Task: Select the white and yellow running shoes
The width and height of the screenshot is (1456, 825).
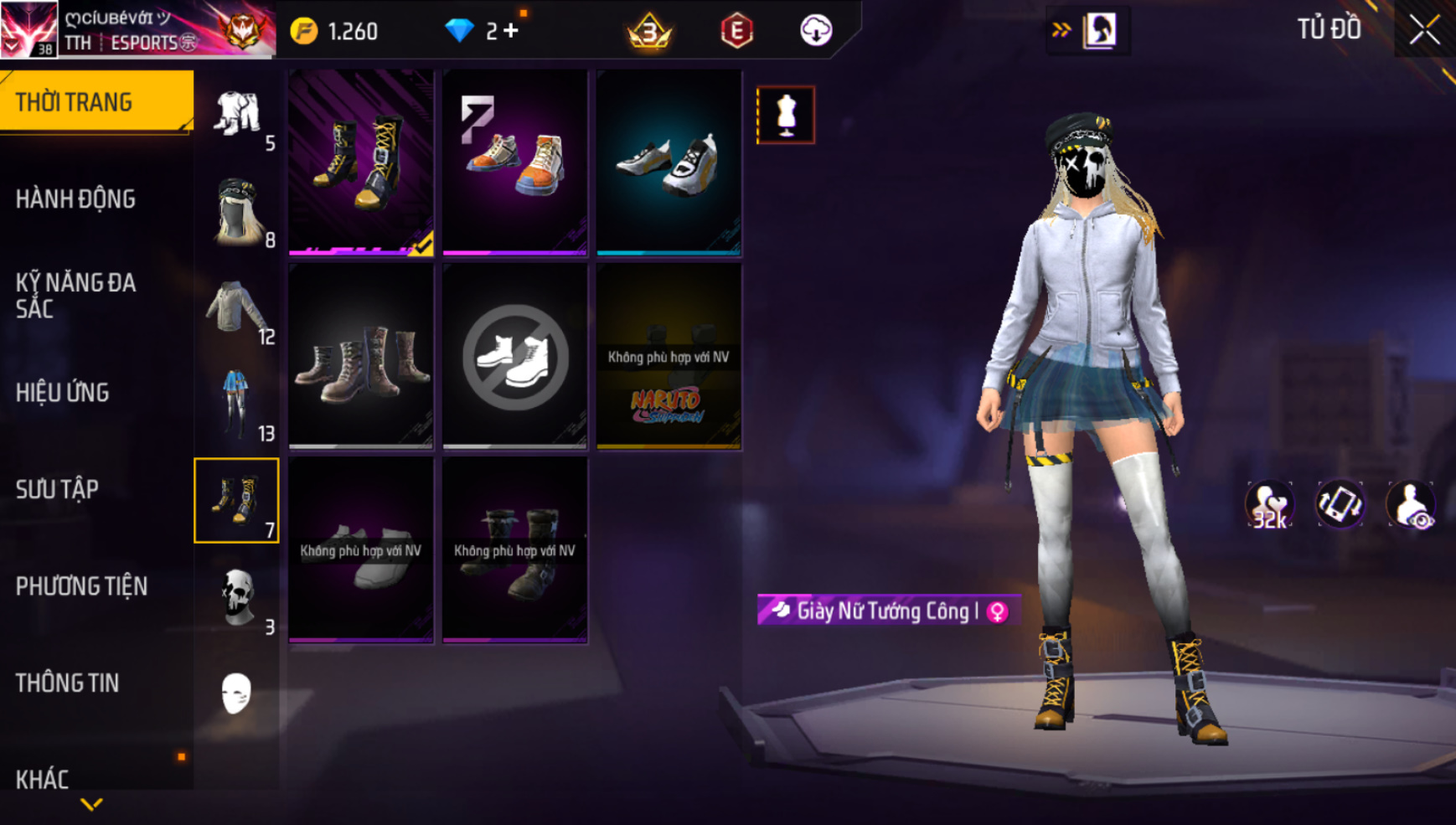Action: click(669, 162)
